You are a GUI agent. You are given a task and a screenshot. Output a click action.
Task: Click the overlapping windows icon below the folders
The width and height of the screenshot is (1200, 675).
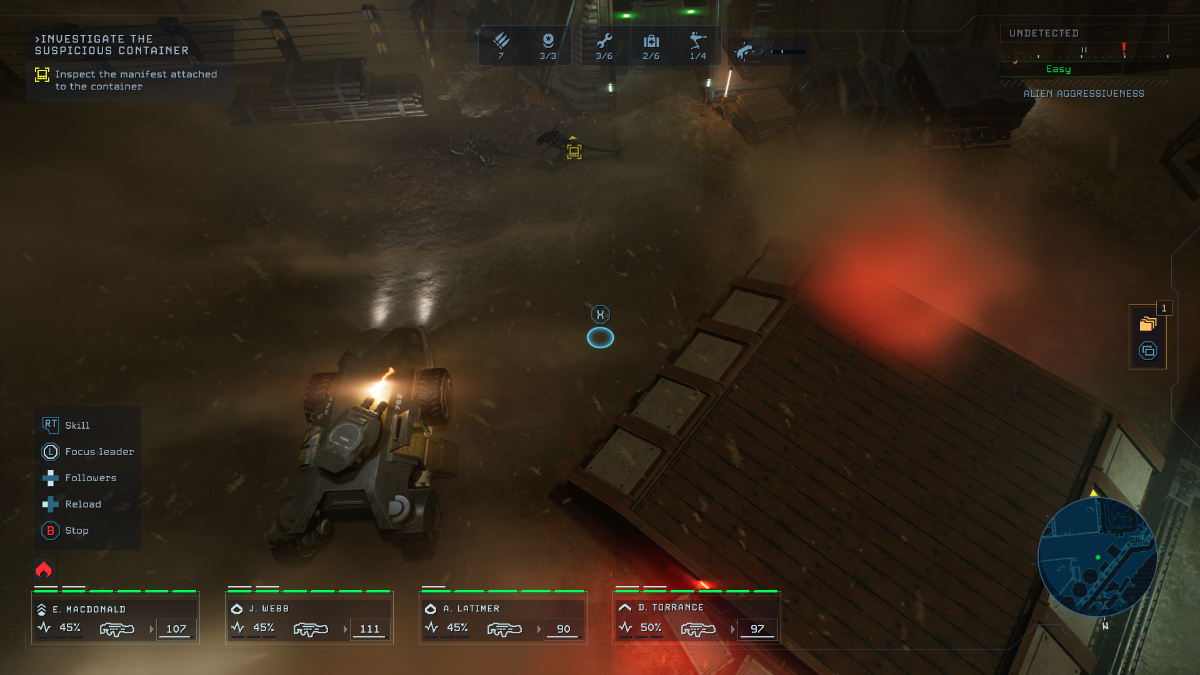click(x=1147, y=351)
